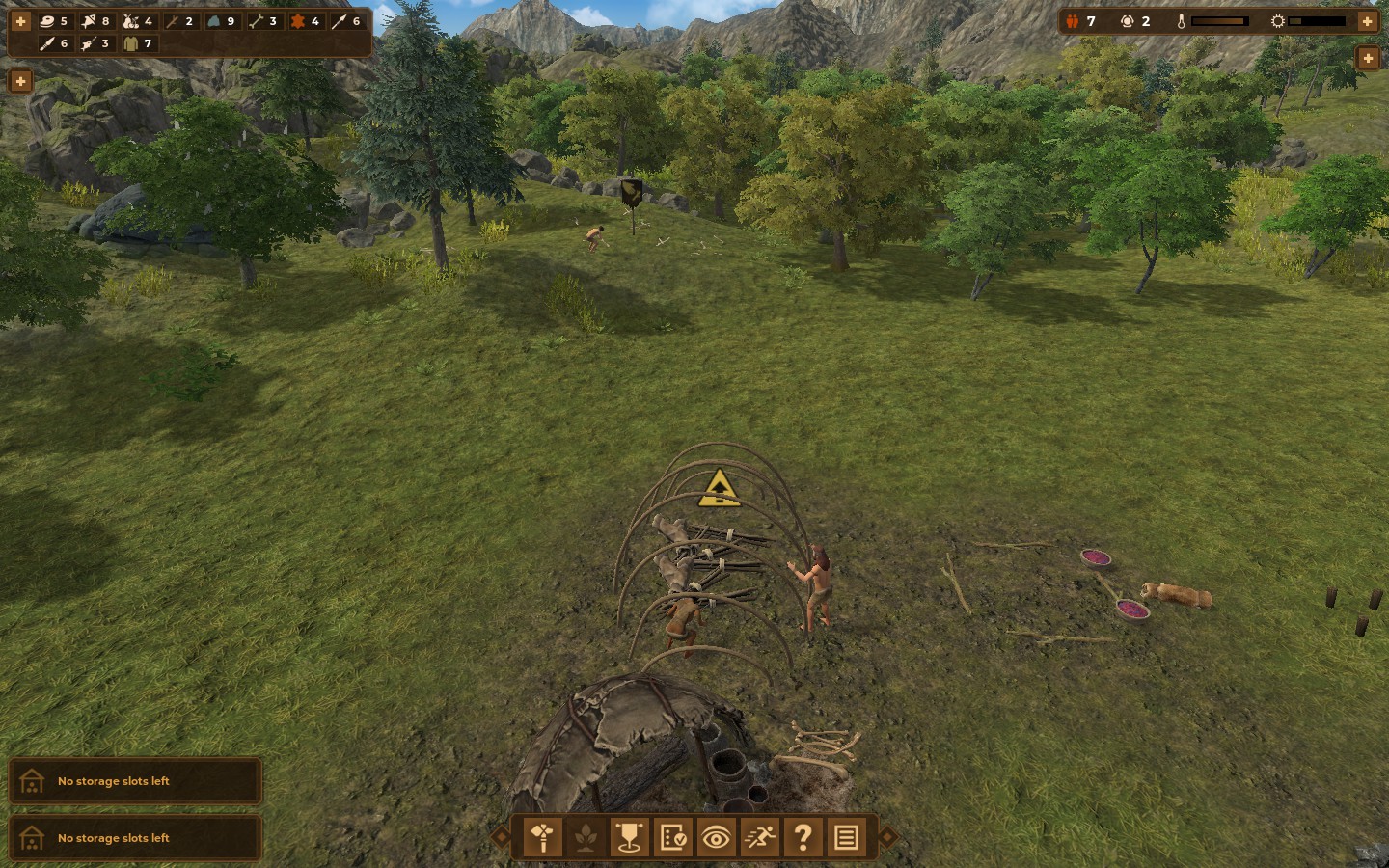Click the plus button below the status bar
The image size is (1389, 868).
(1367, 58)
